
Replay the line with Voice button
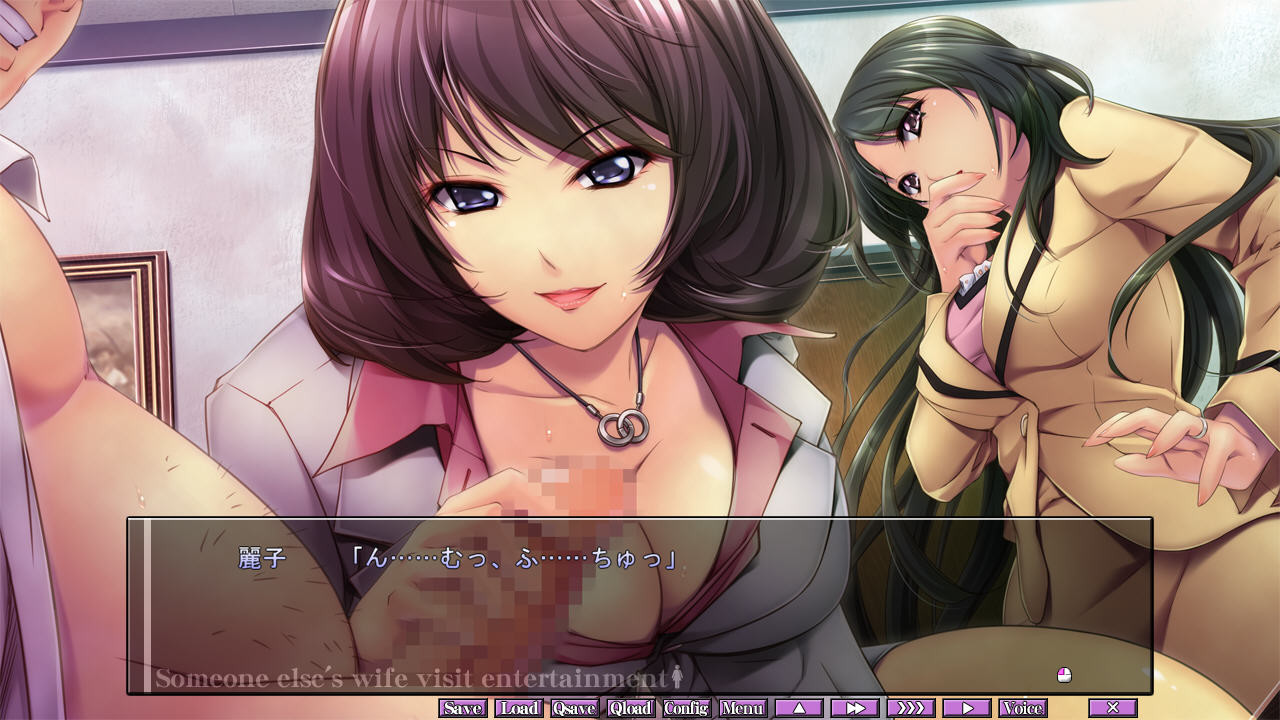1023,708
